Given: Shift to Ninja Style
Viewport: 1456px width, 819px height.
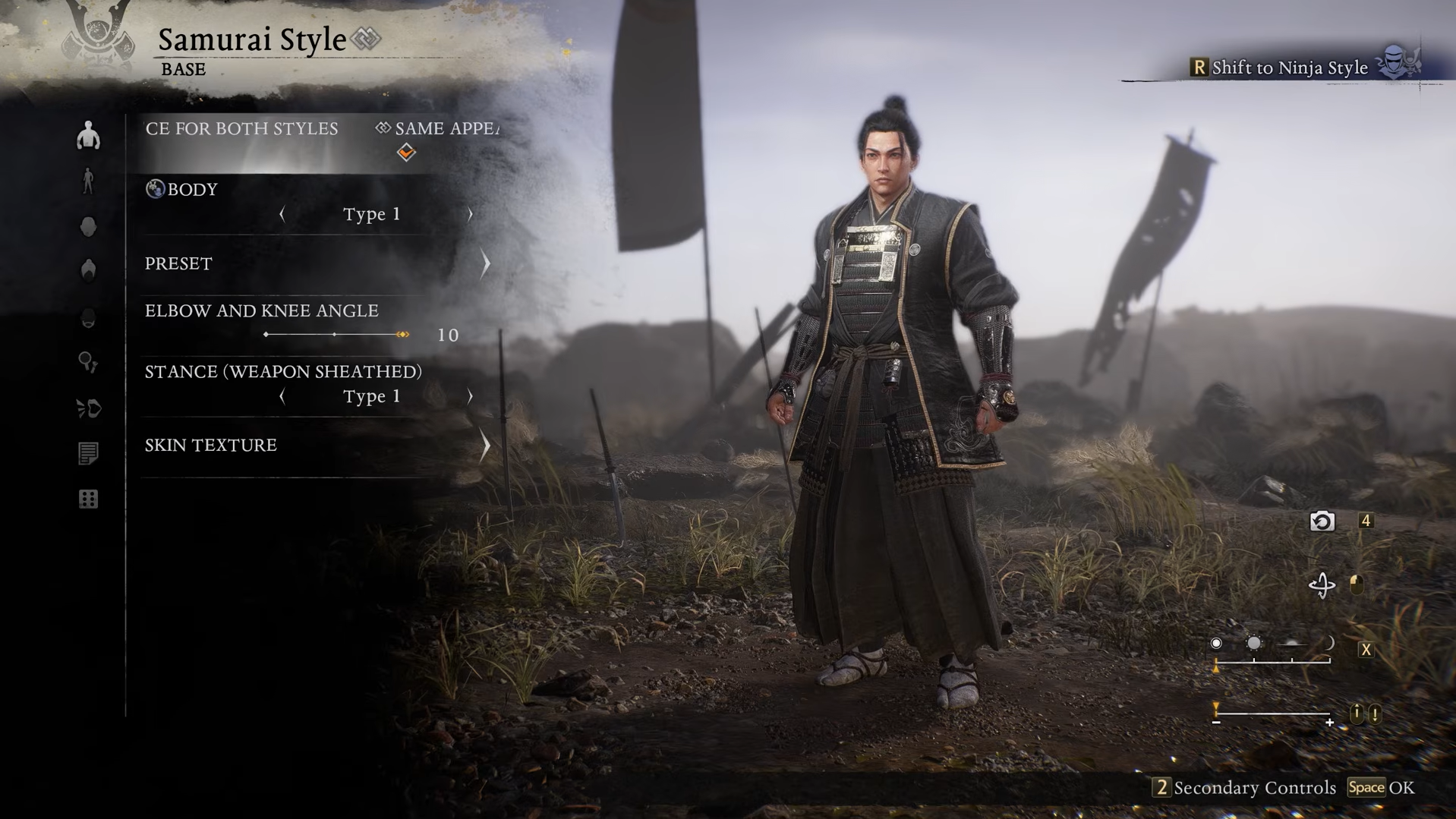Looking at the screenshot, I should (1291, 68).
